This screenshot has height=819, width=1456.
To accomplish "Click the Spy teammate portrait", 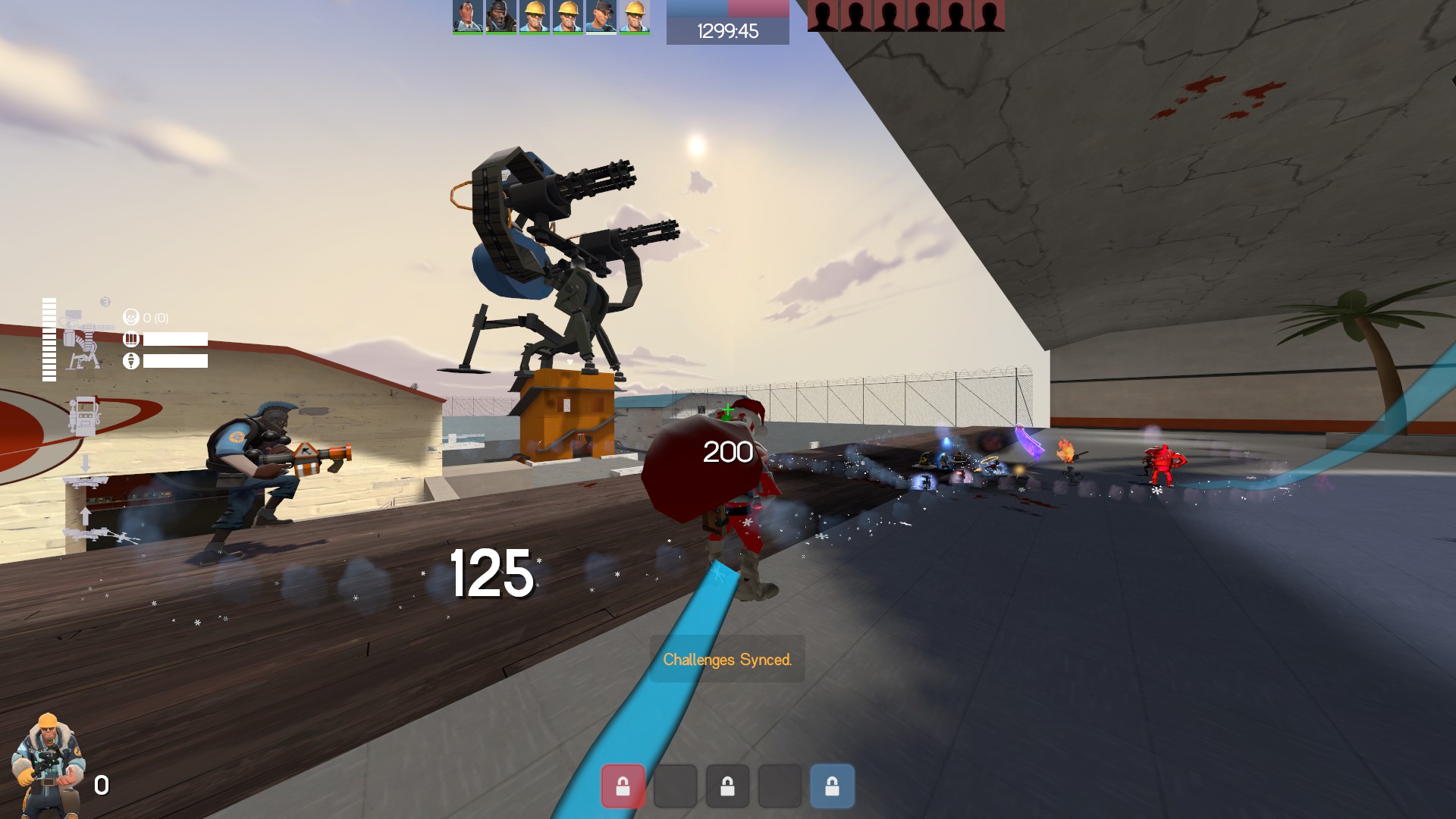I will coord(468,17).
